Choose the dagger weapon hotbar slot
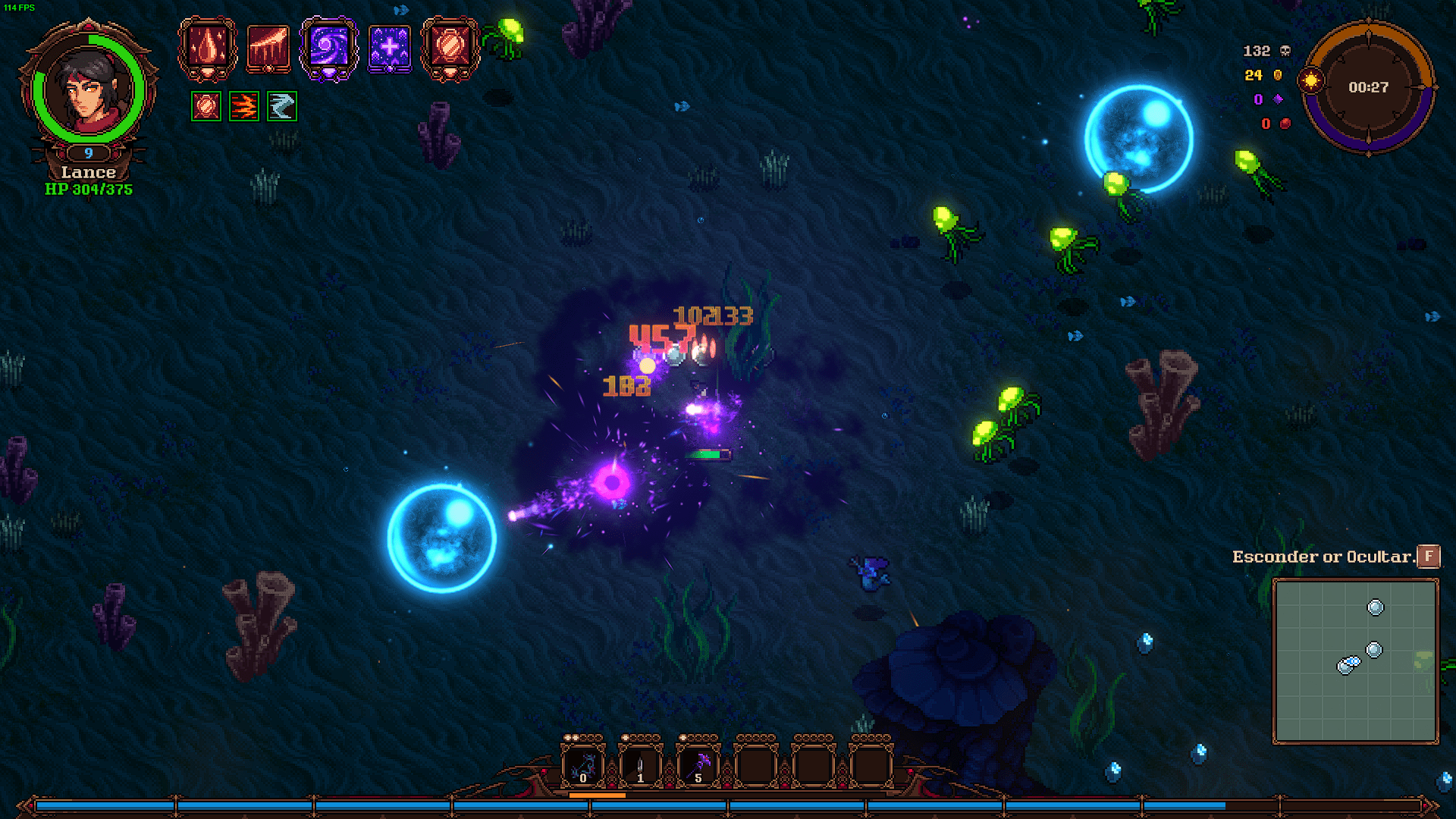Screen dimensions: 1456x819 [640, 765]
